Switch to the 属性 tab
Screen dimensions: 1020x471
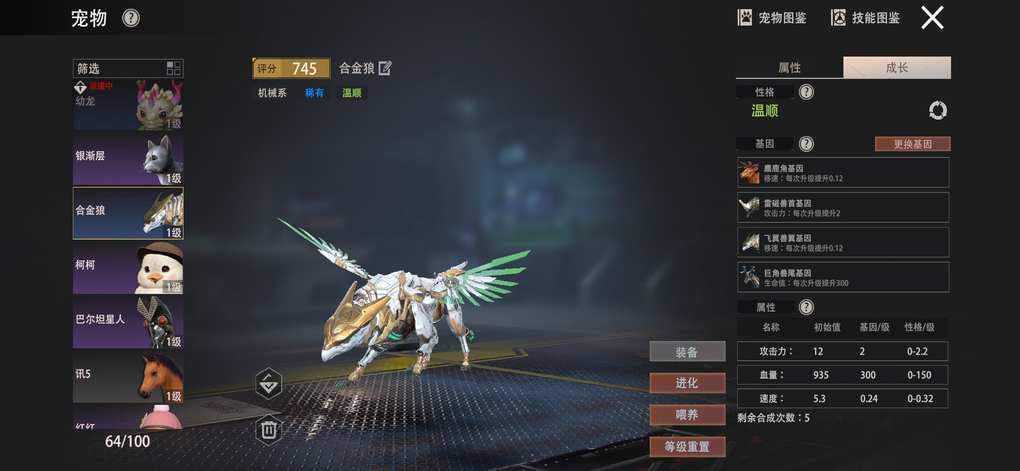coord(789,68)
